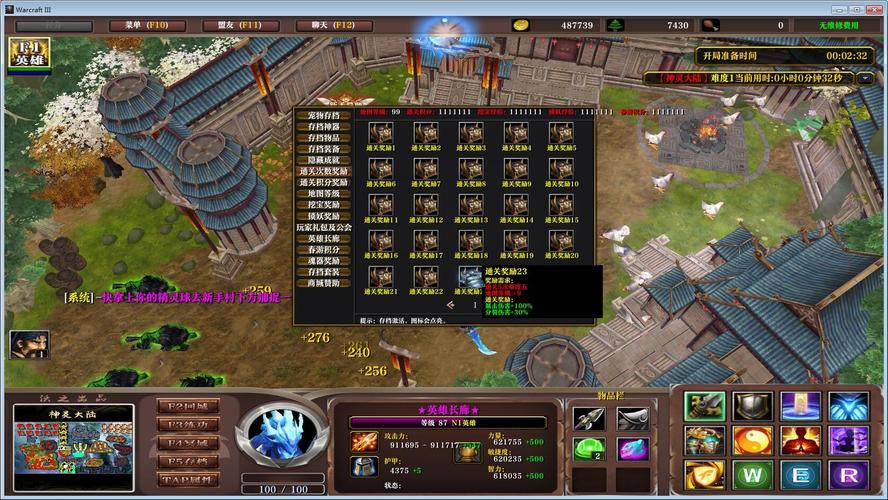Show the 英雄长廊 category
This screenshot has width=888, height=500.
[324, 238]
